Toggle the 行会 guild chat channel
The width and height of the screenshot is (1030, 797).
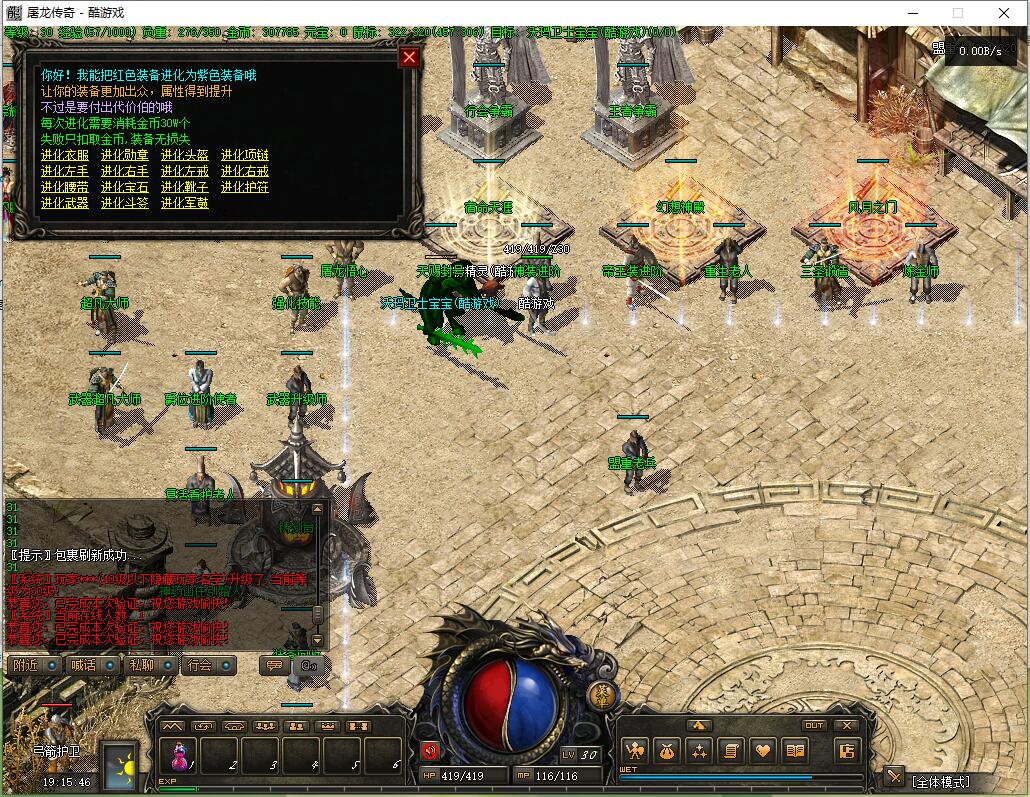(207, 665)
